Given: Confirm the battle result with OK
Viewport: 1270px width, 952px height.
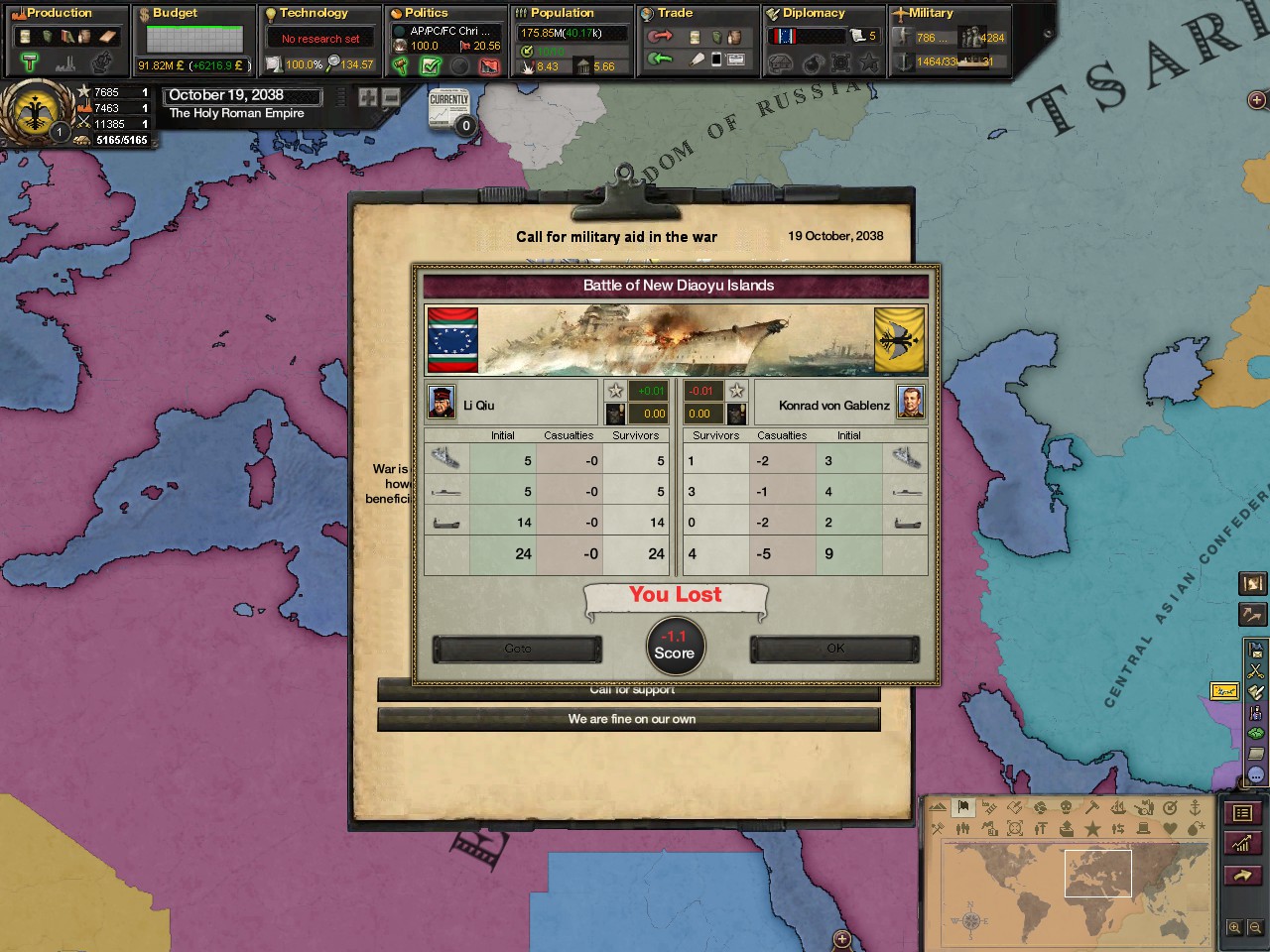Looking at the screenshot, I should (x=834, y=649).
